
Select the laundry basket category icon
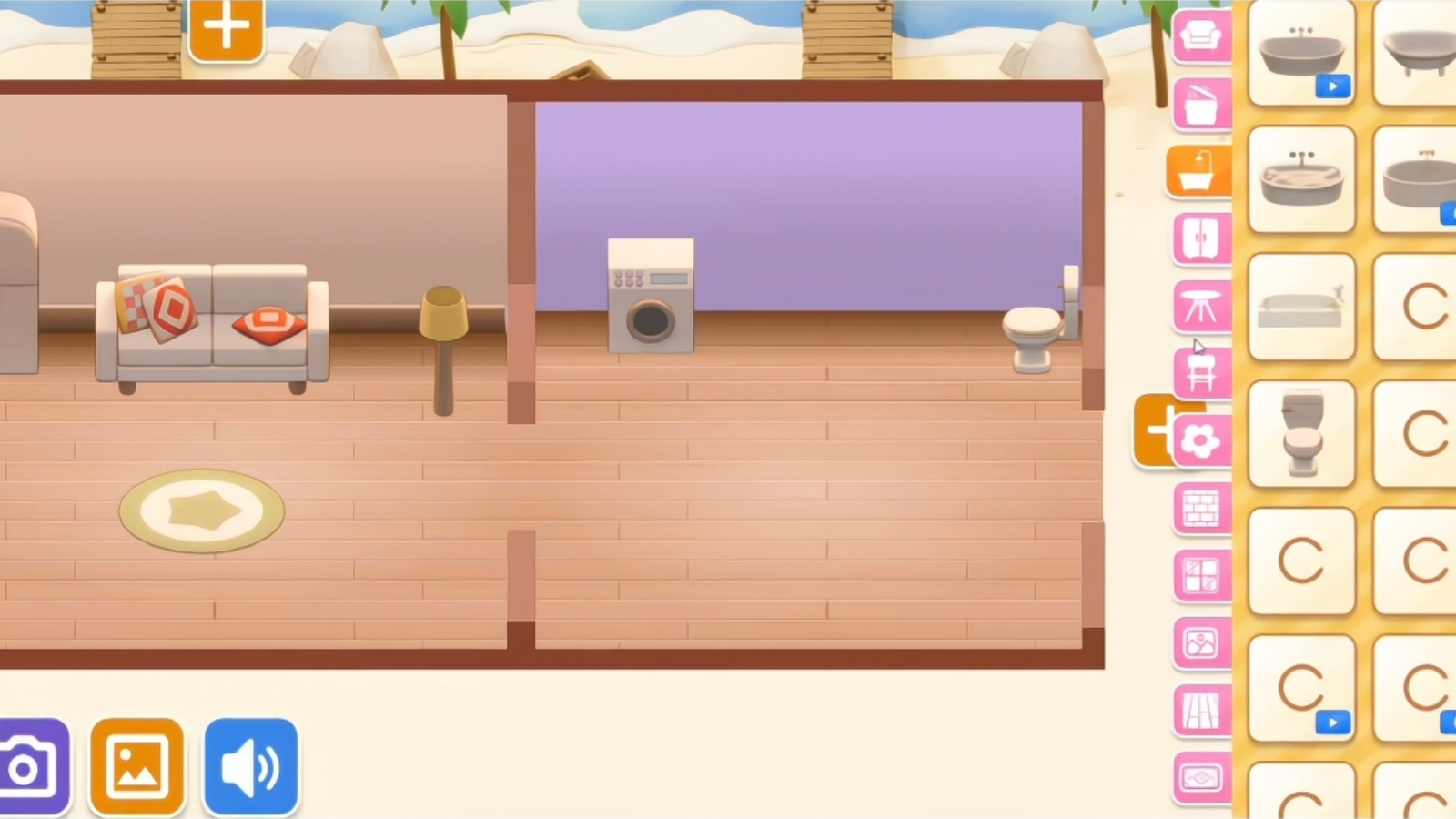point(1201,103)
